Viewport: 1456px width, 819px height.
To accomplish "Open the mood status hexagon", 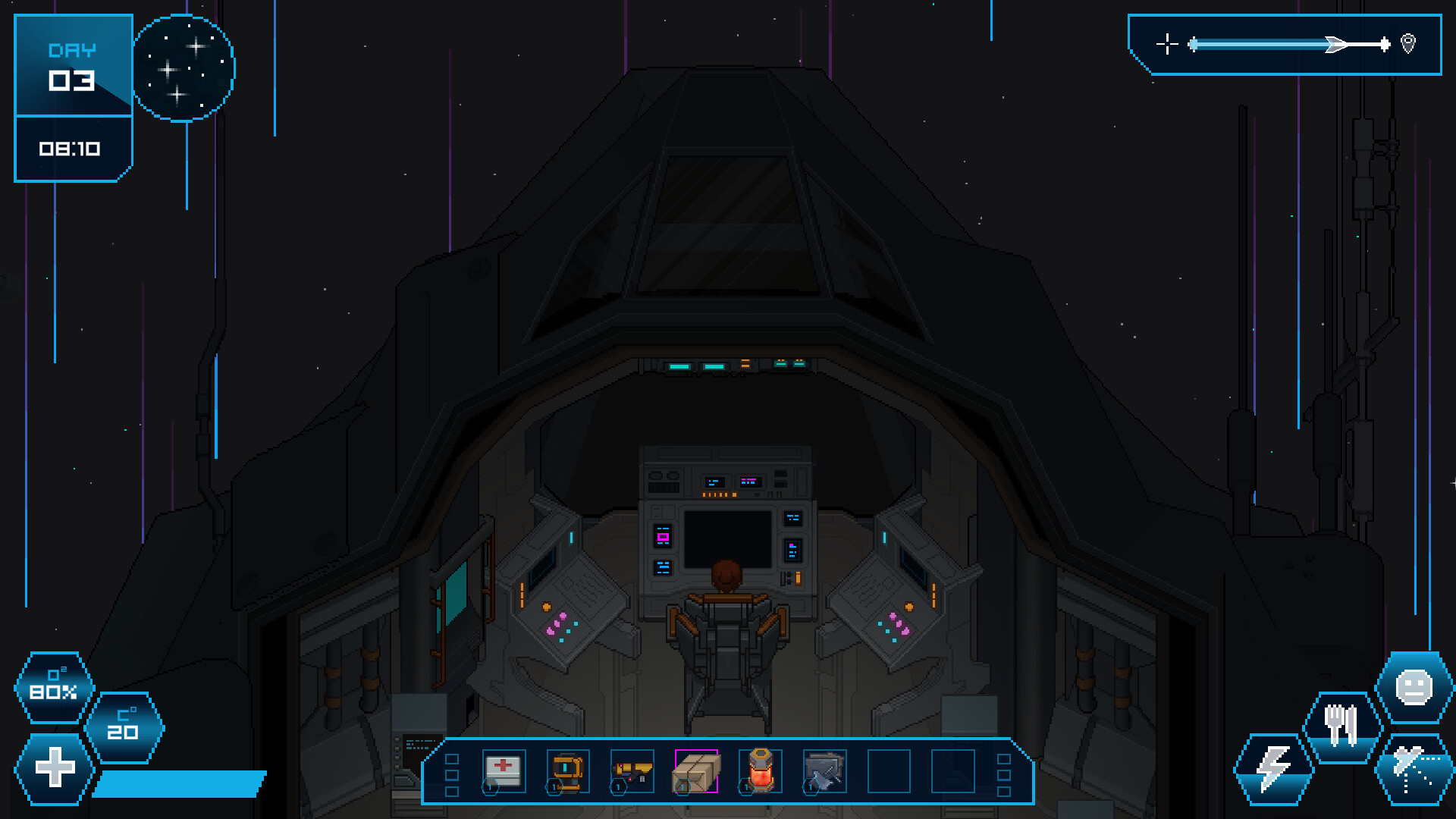I will point(1415,687).
